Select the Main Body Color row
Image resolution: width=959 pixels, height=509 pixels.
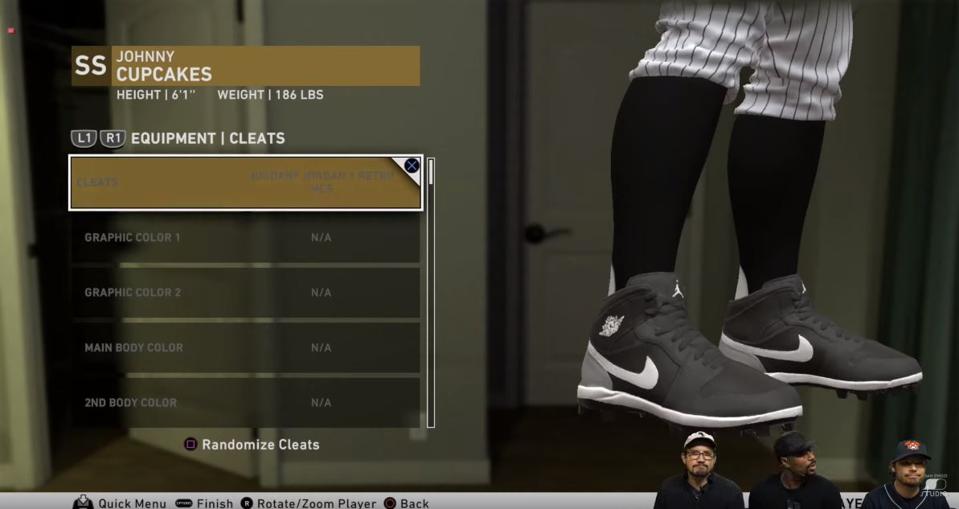(x=245, y=348)
